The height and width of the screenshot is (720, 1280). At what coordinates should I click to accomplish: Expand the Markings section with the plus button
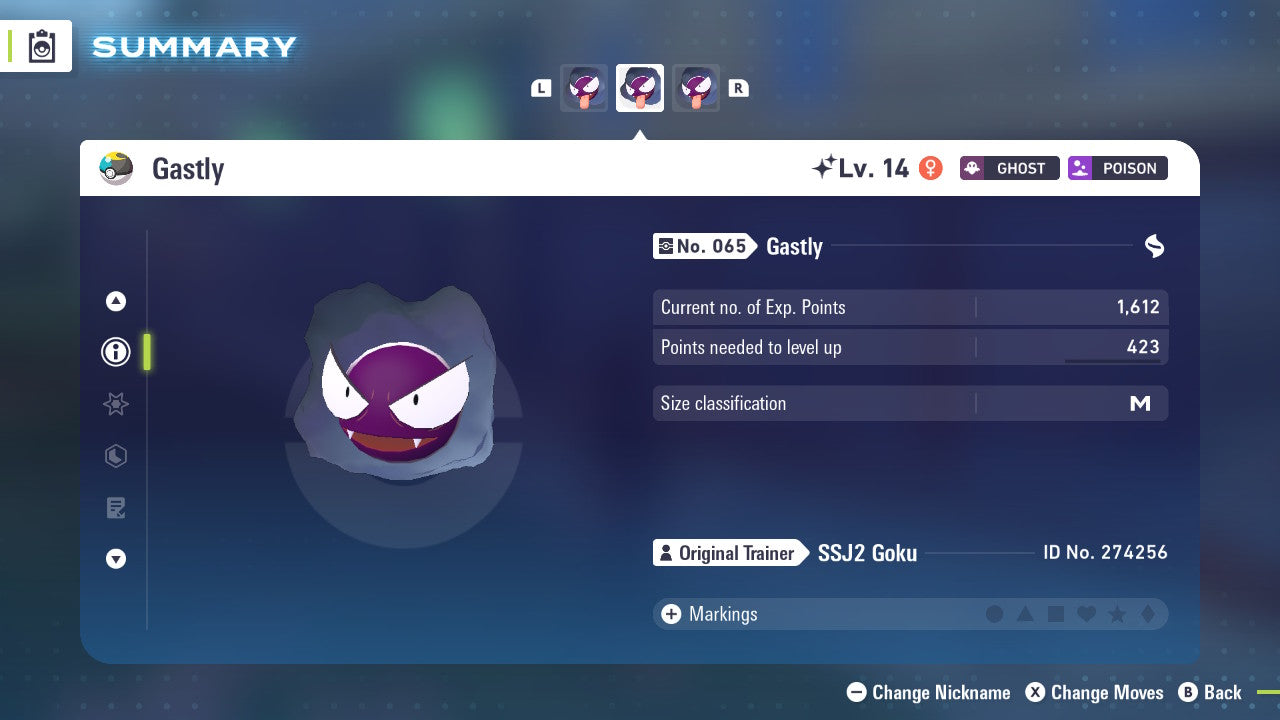(671, 614)
